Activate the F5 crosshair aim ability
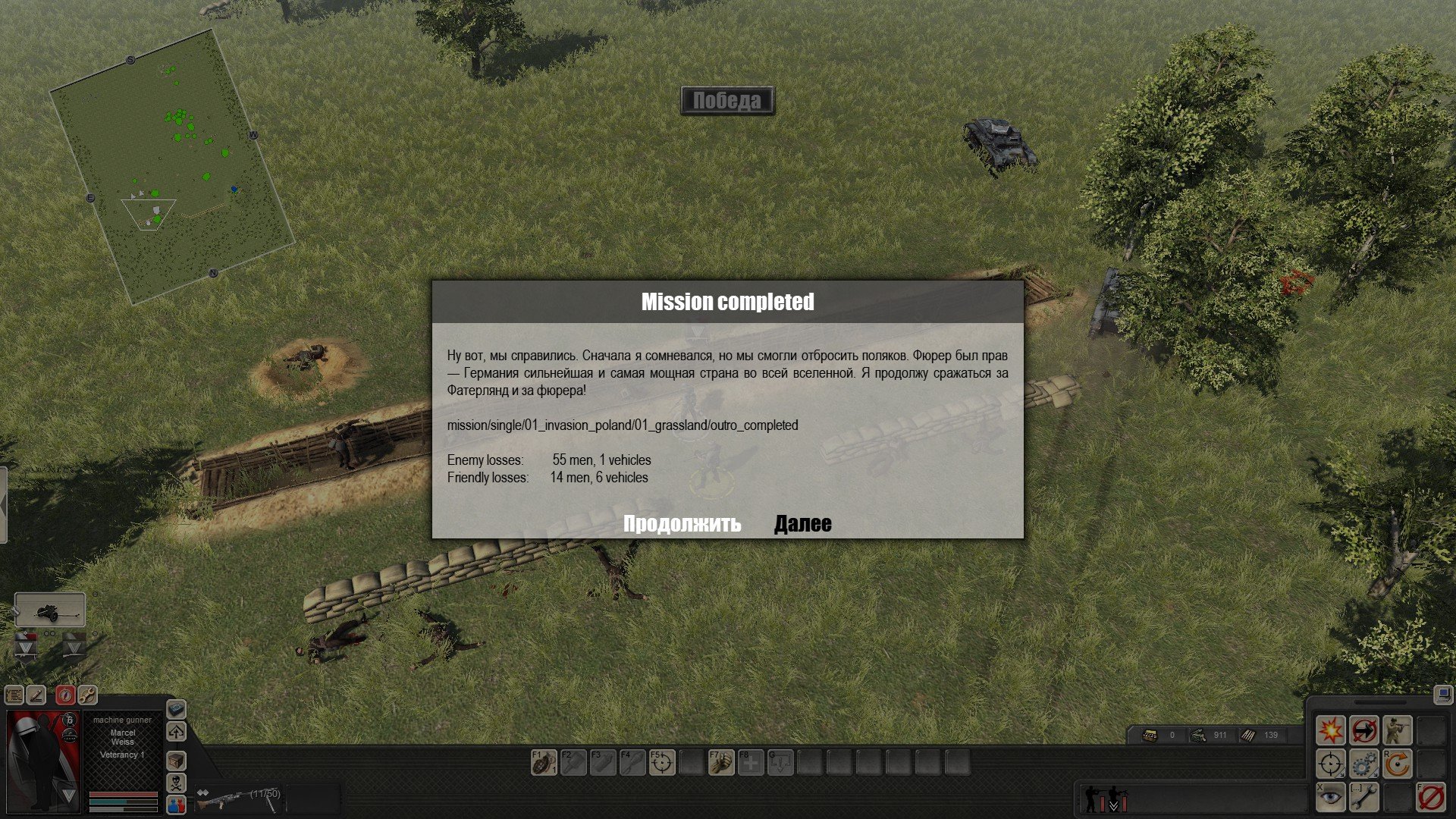Screen dimensions: 1456x819 tap(662, 763)
